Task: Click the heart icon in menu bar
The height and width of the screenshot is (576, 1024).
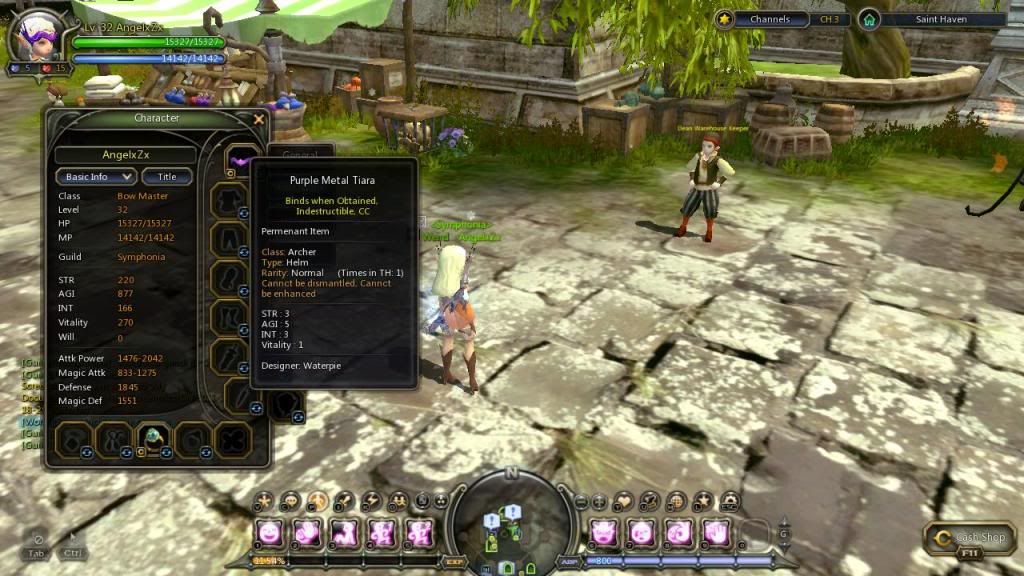Action: 625,500
